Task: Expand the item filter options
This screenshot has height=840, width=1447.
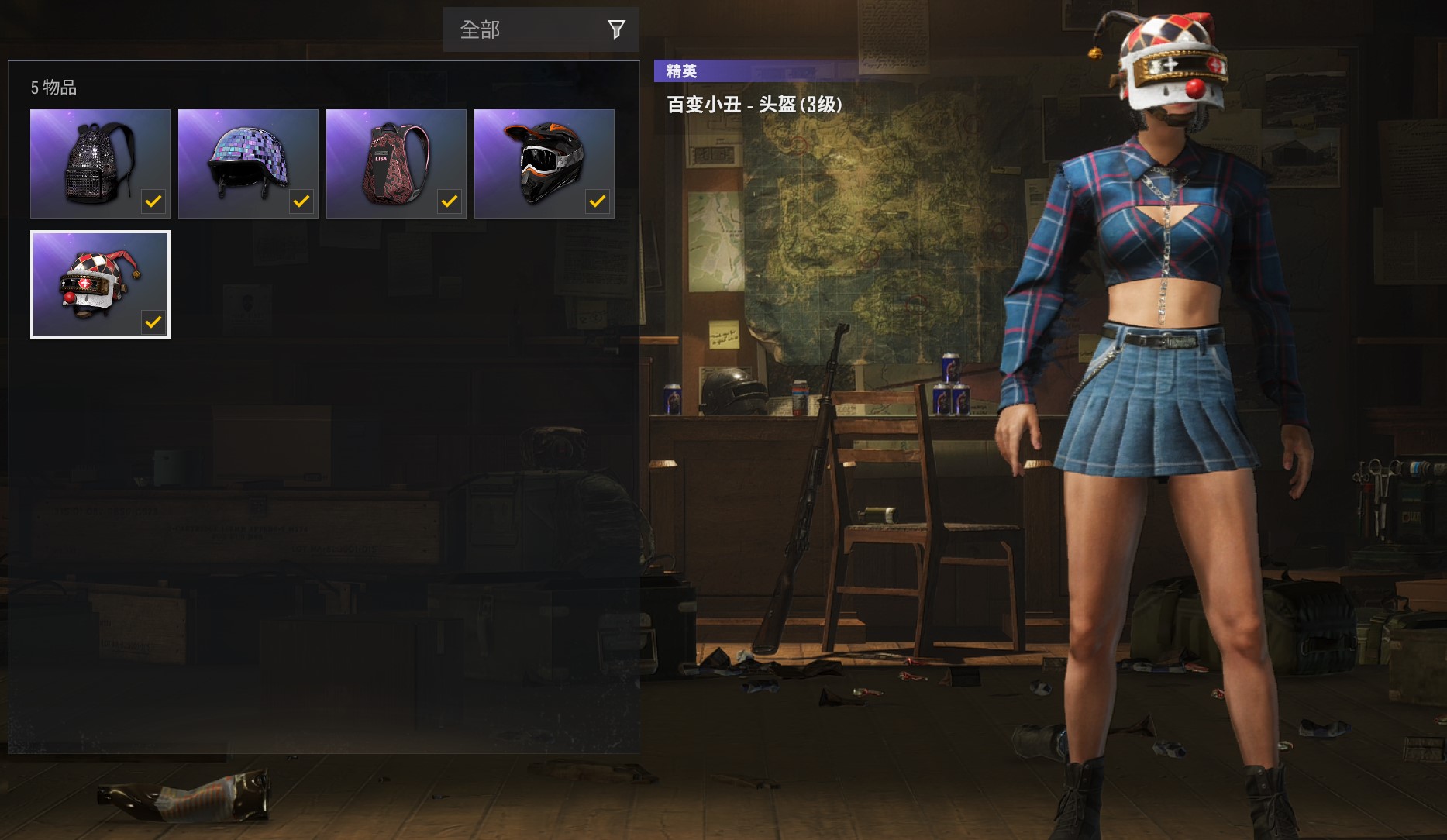Action: click(x=616, y=29)
